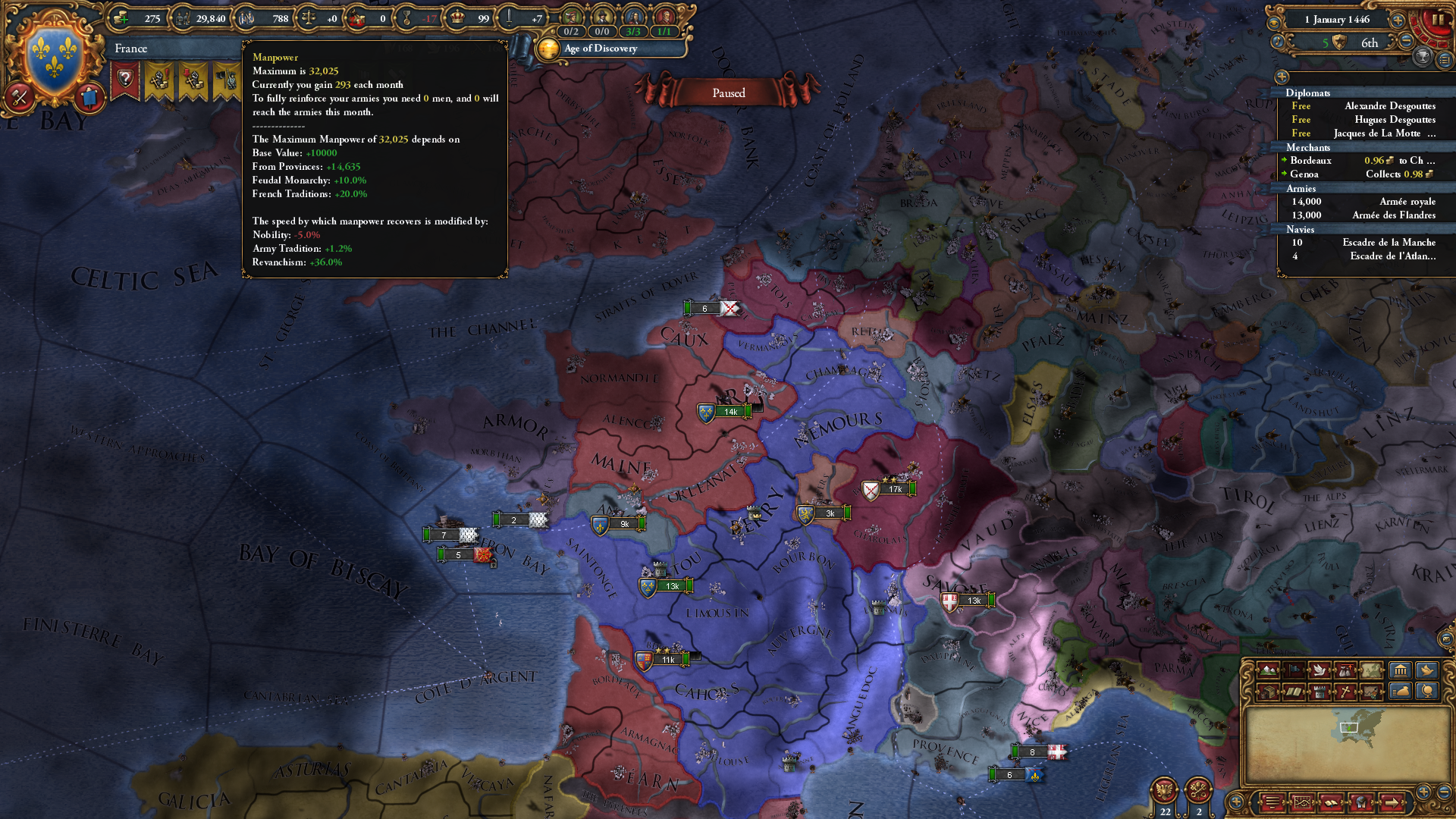
Task: Switch to religion cross map mode
Action: pyautogui.click(x=1345, y=692)
